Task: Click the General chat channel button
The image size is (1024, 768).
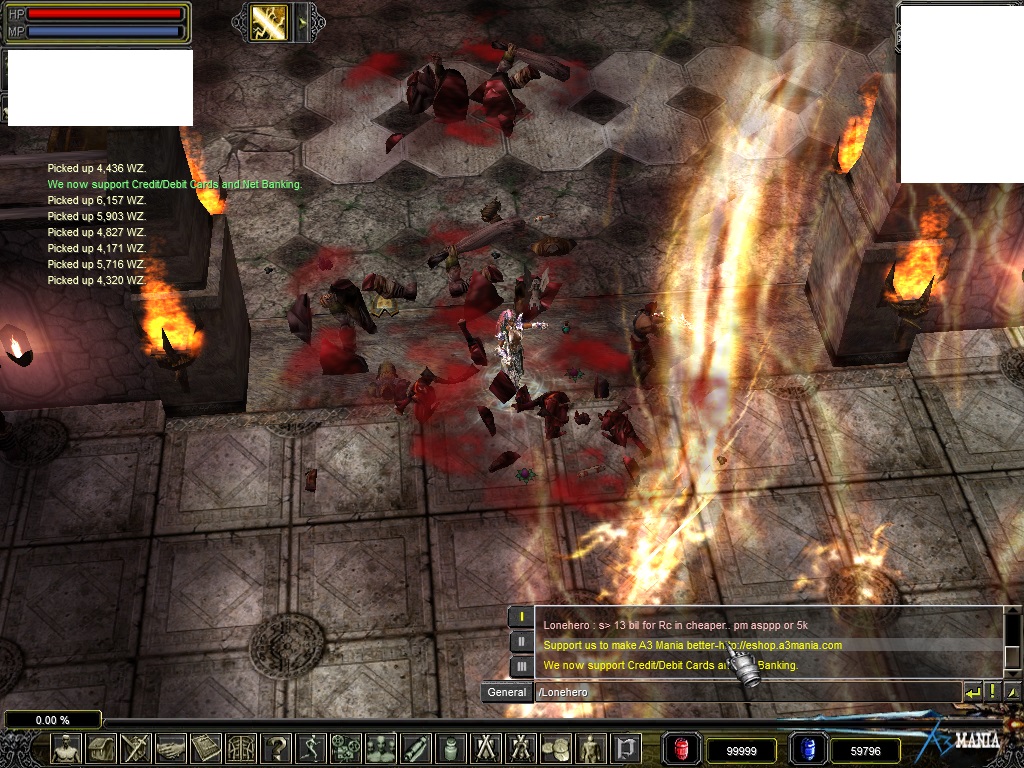Action: click(x=507, y=692)
